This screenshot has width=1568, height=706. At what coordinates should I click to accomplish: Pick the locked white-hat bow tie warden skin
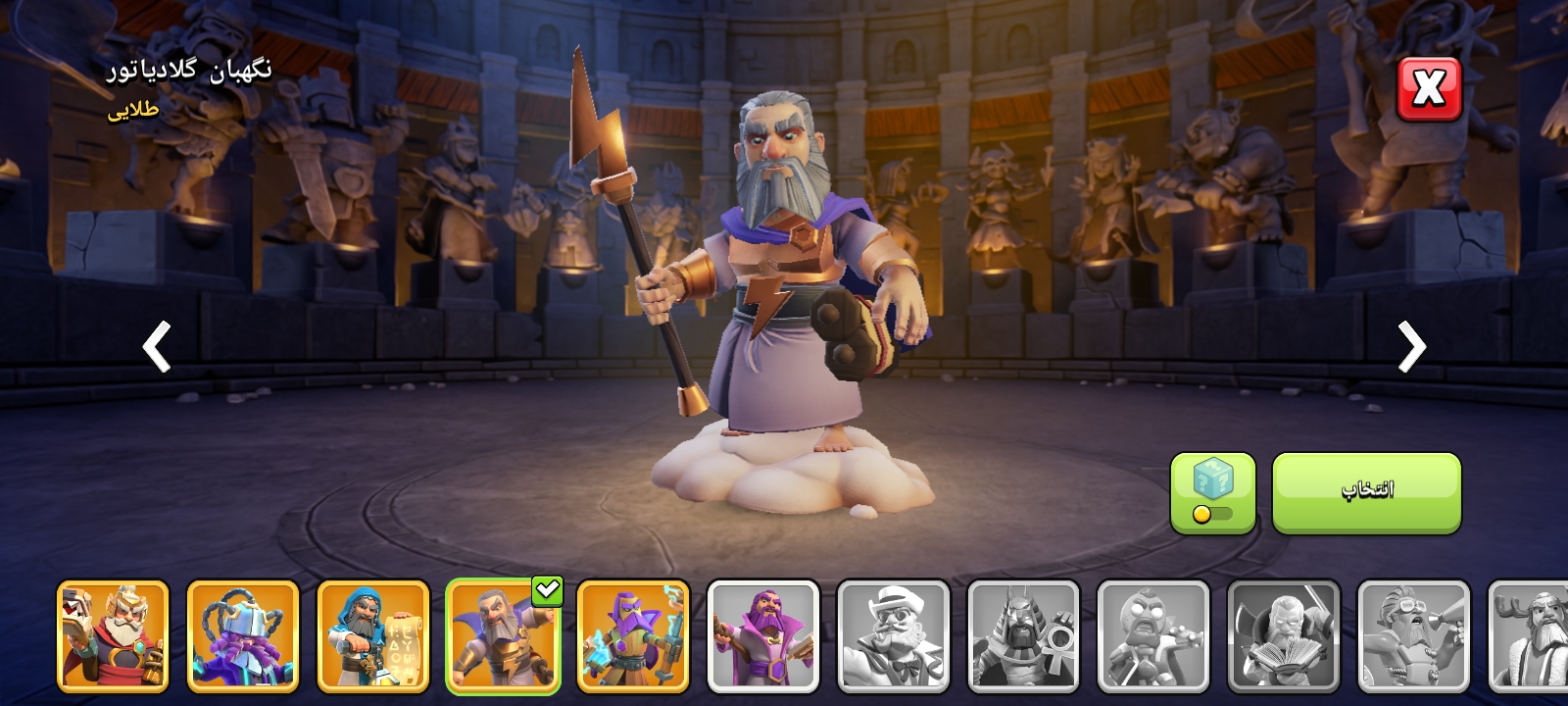[x=894, y=635]
